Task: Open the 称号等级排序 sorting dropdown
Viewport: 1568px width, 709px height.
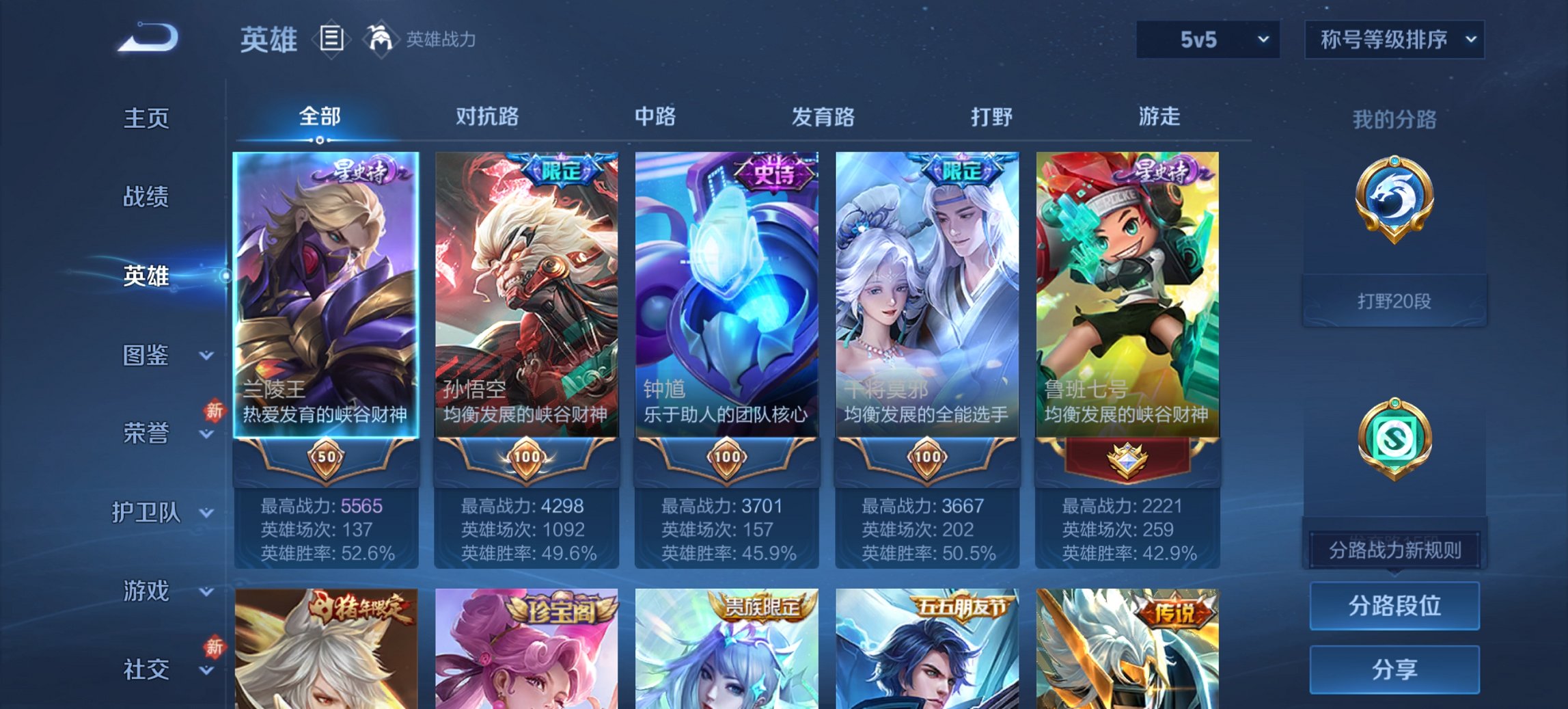Action: tap(1394, 39)
